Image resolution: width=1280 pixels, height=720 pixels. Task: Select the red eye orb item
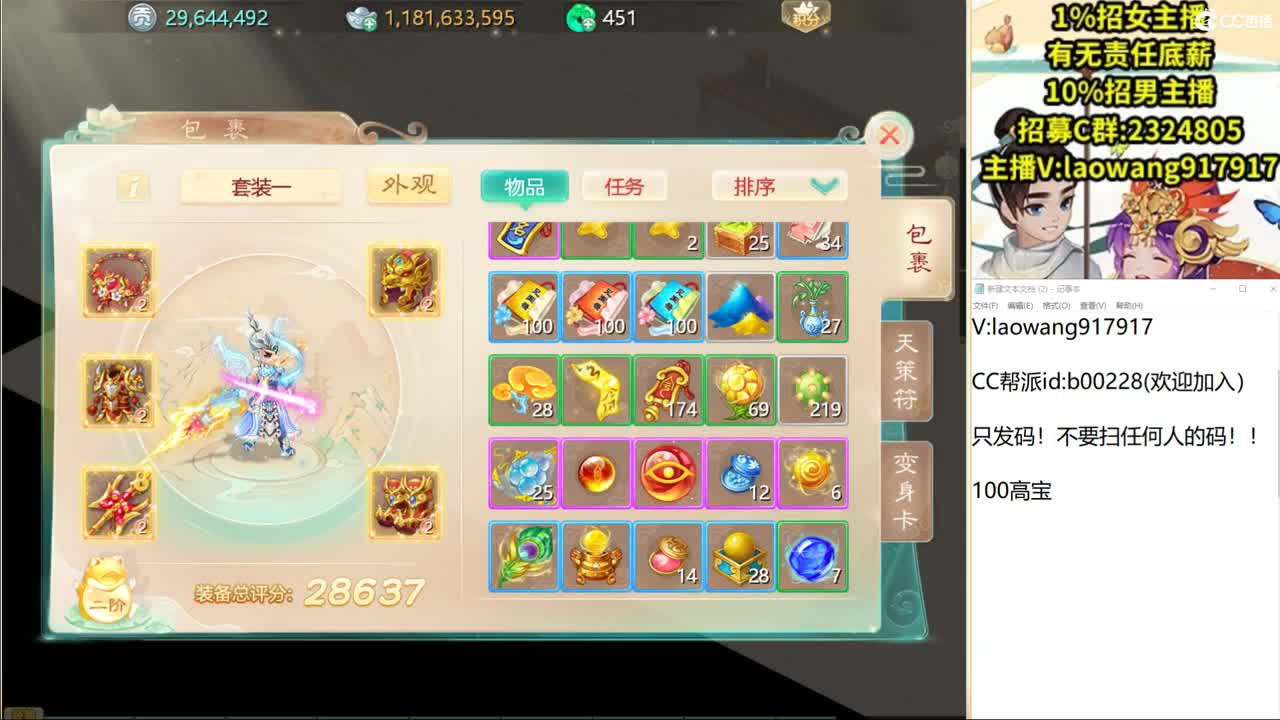coord(667,473)
